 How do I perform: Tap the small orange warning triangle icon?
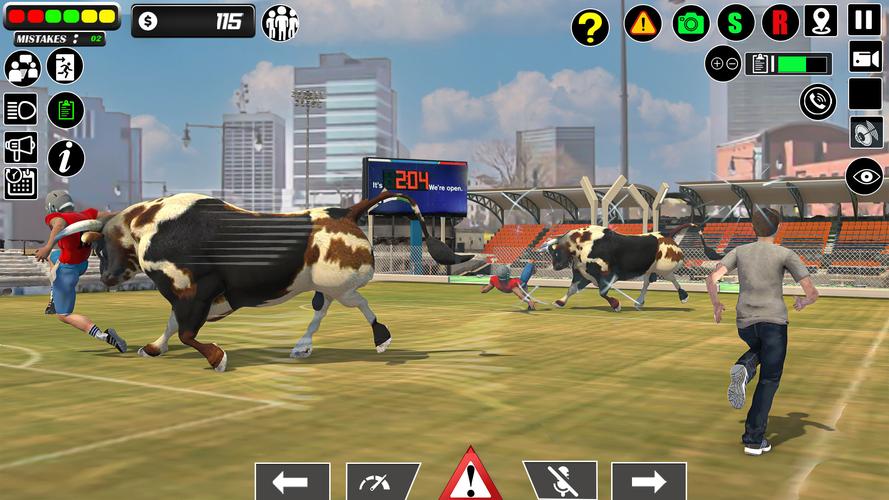coord(643,23)
